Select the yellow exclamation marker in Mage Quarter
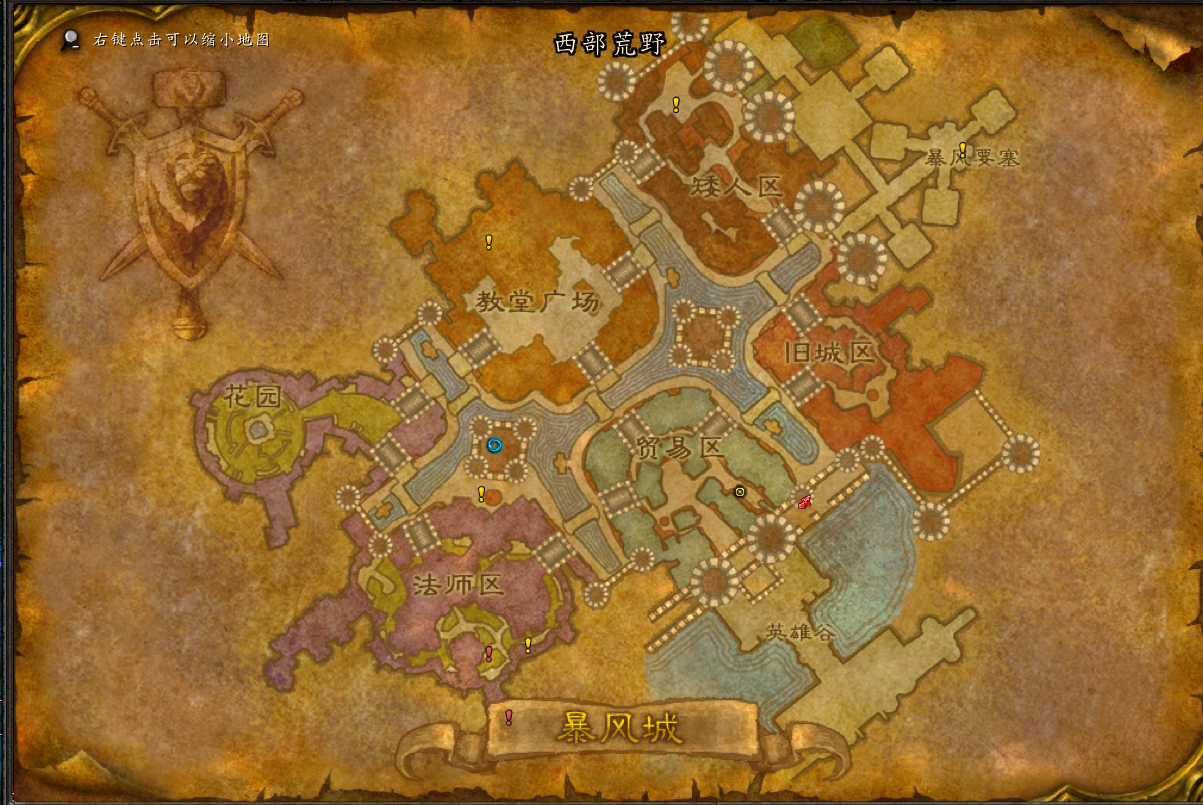Image resolution: width=1203 pixels, height=805 pixels. coord(528,646)
